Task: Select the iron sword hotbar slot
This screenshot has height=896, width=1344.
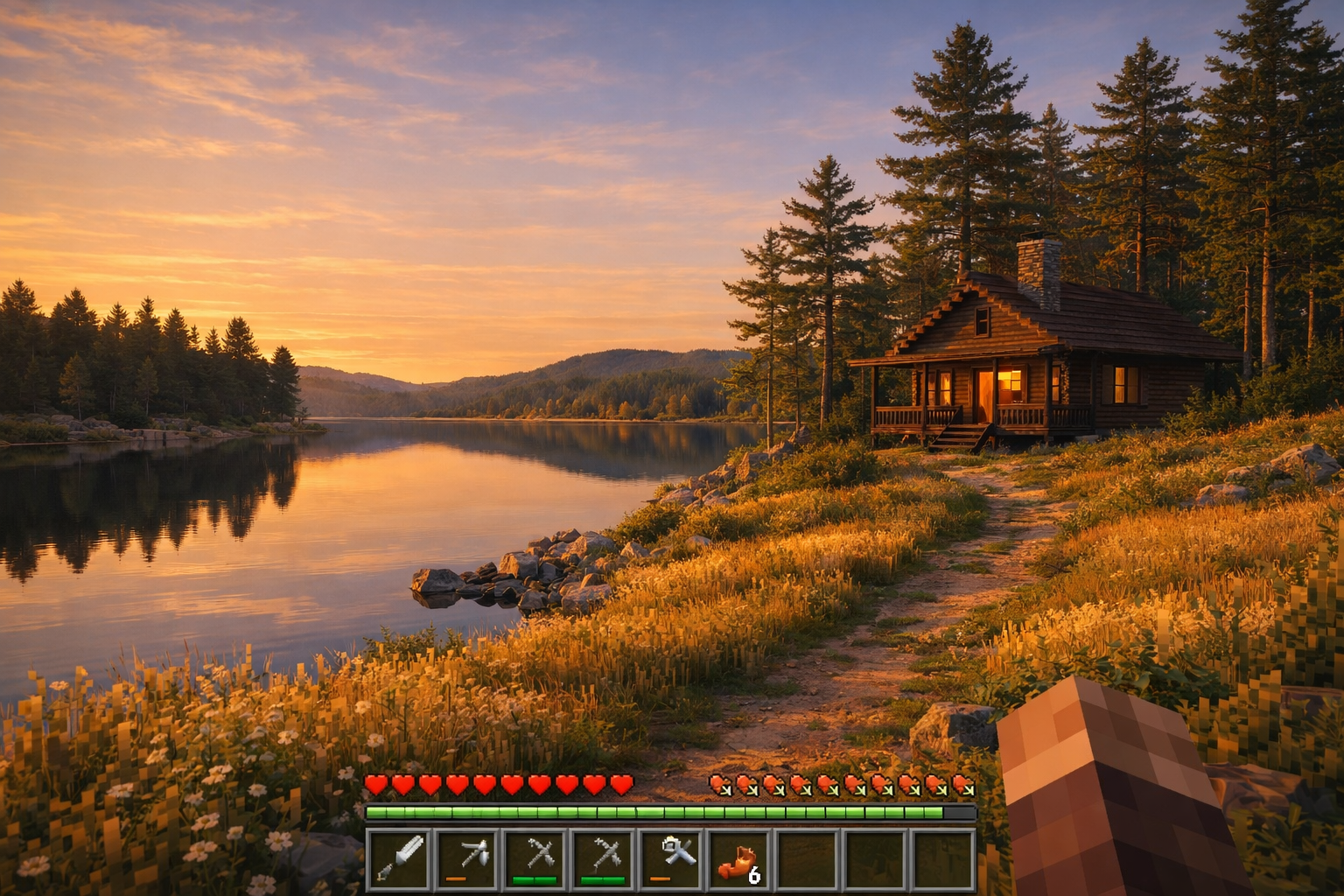Action: (400, 858)
